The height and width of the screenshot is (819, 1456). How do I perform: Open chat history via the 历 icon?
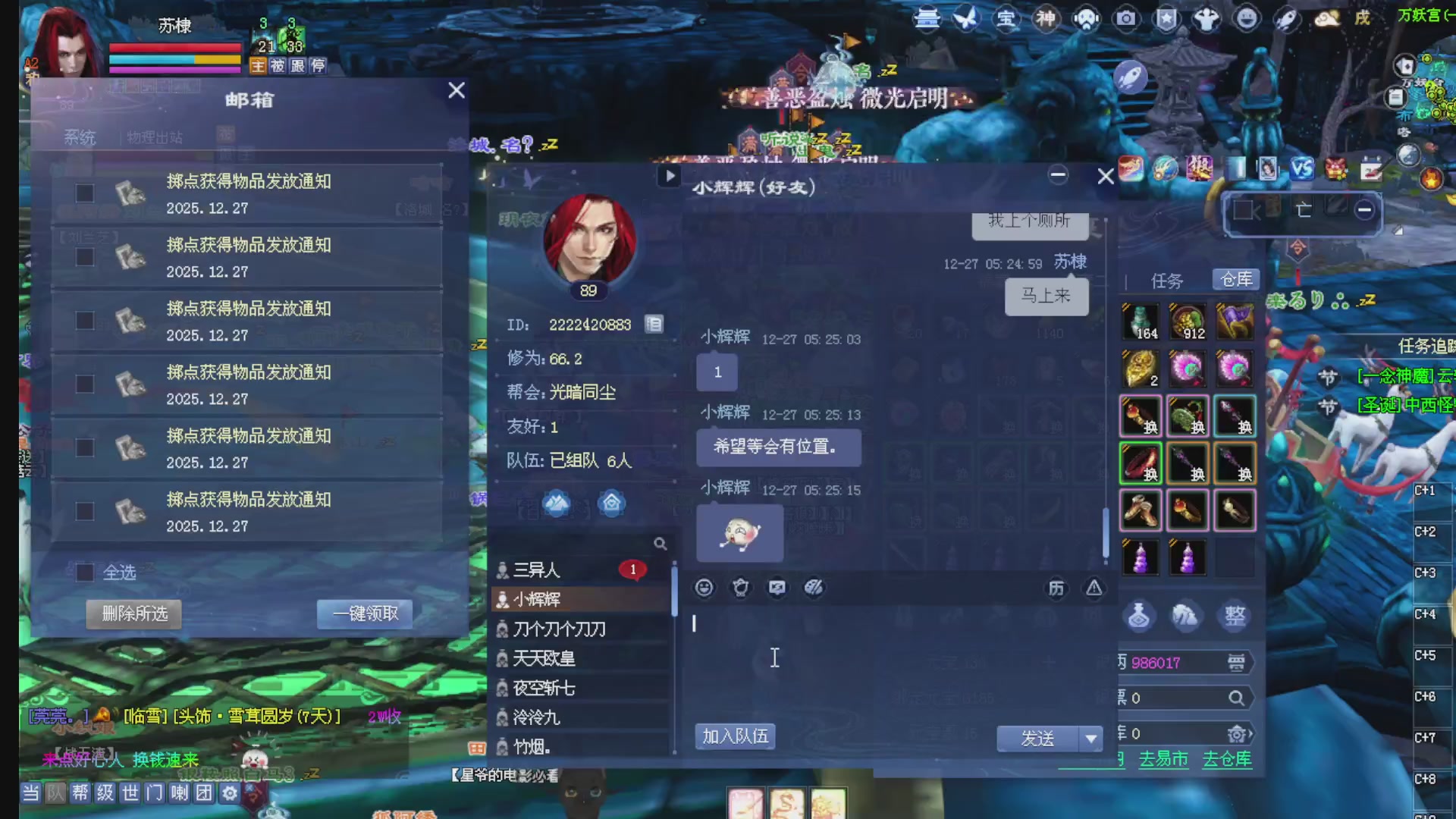coord(1056,588)
